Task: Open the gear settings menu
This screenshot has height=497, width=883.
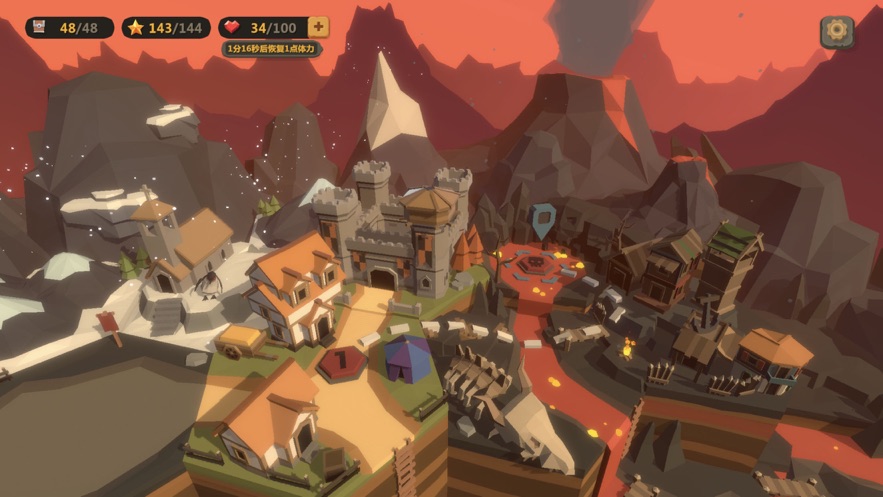Action: pyautogui.click(x=837, y=31)
